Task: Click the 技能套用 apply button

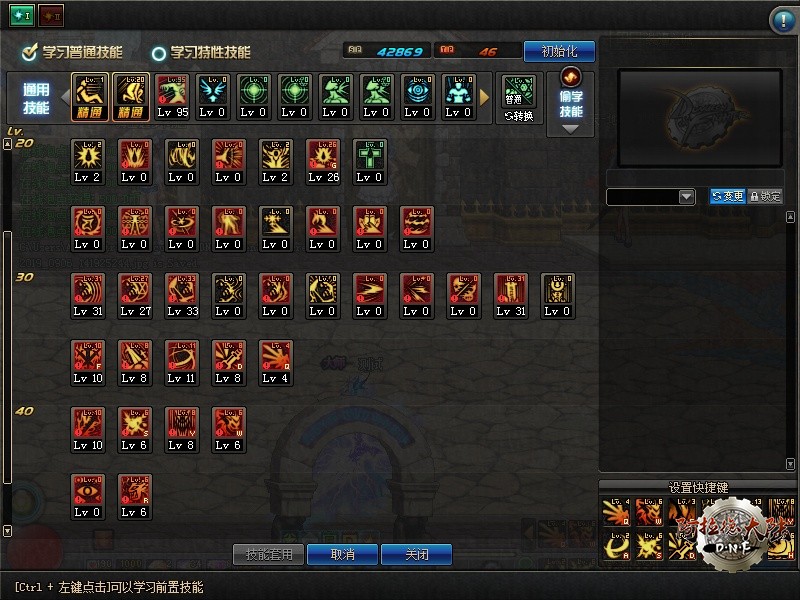Action: point(268,554)
